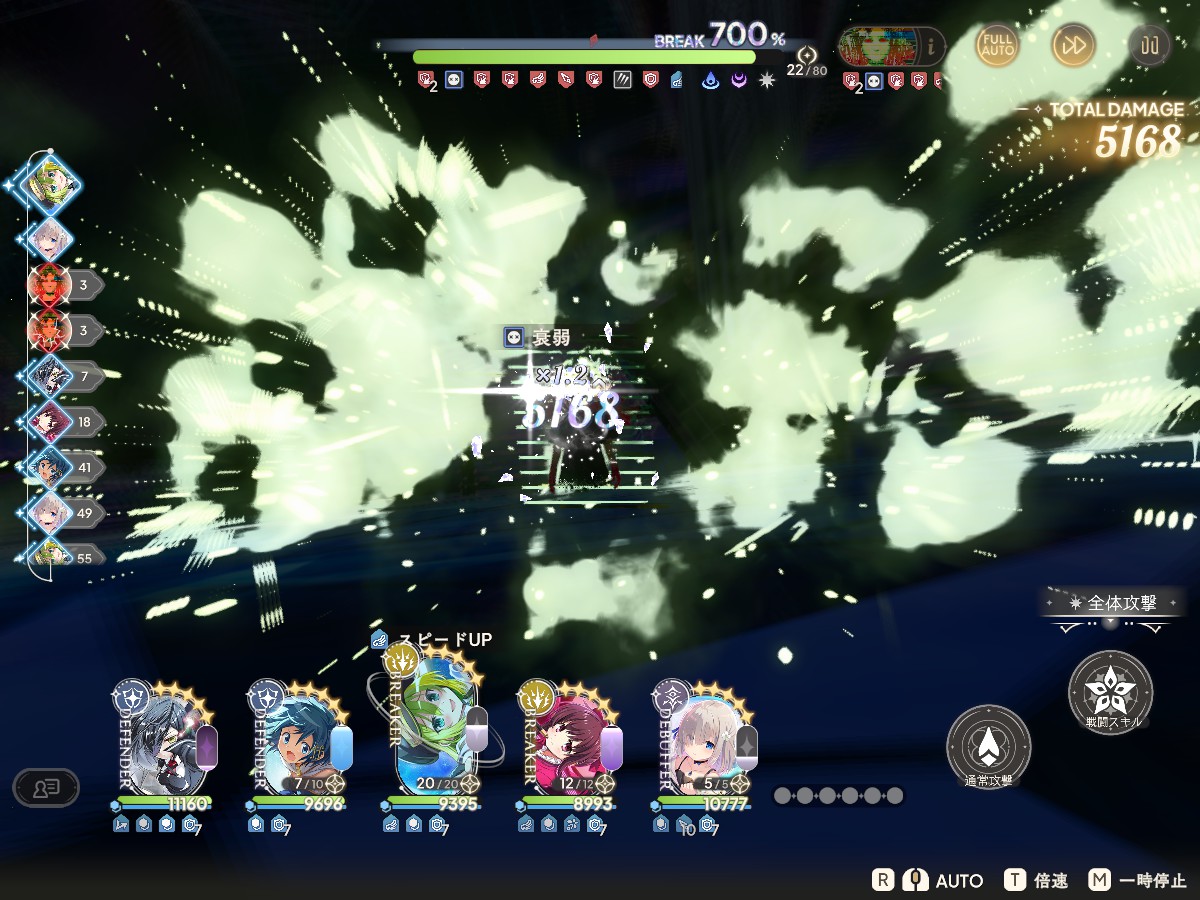
Task: Select the turn order portrait numbered 18
Action: pos(50,422)
